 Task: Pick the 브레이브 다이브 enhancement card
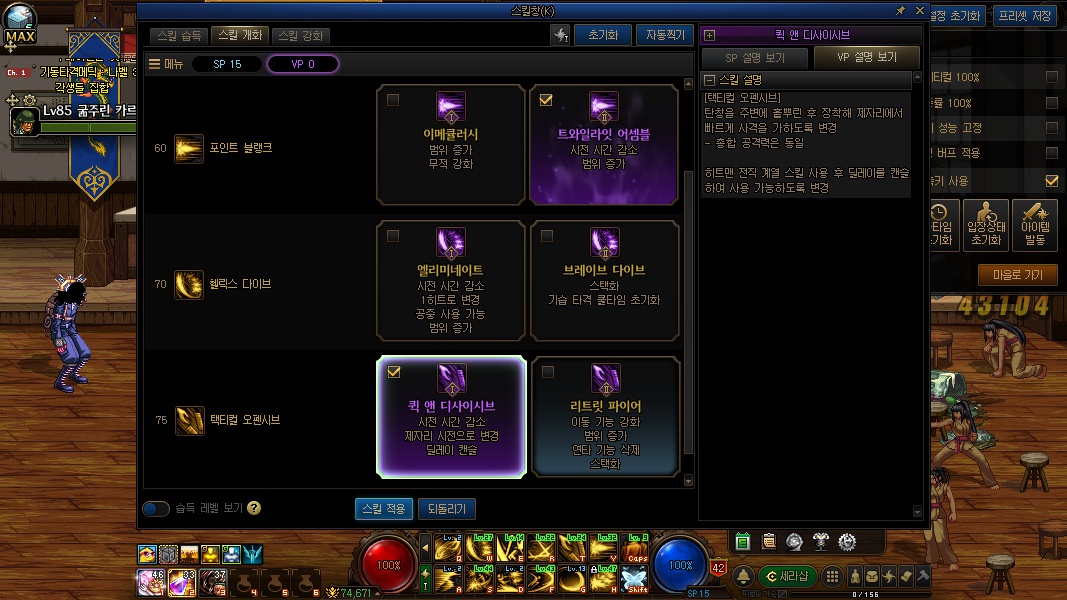604,281
